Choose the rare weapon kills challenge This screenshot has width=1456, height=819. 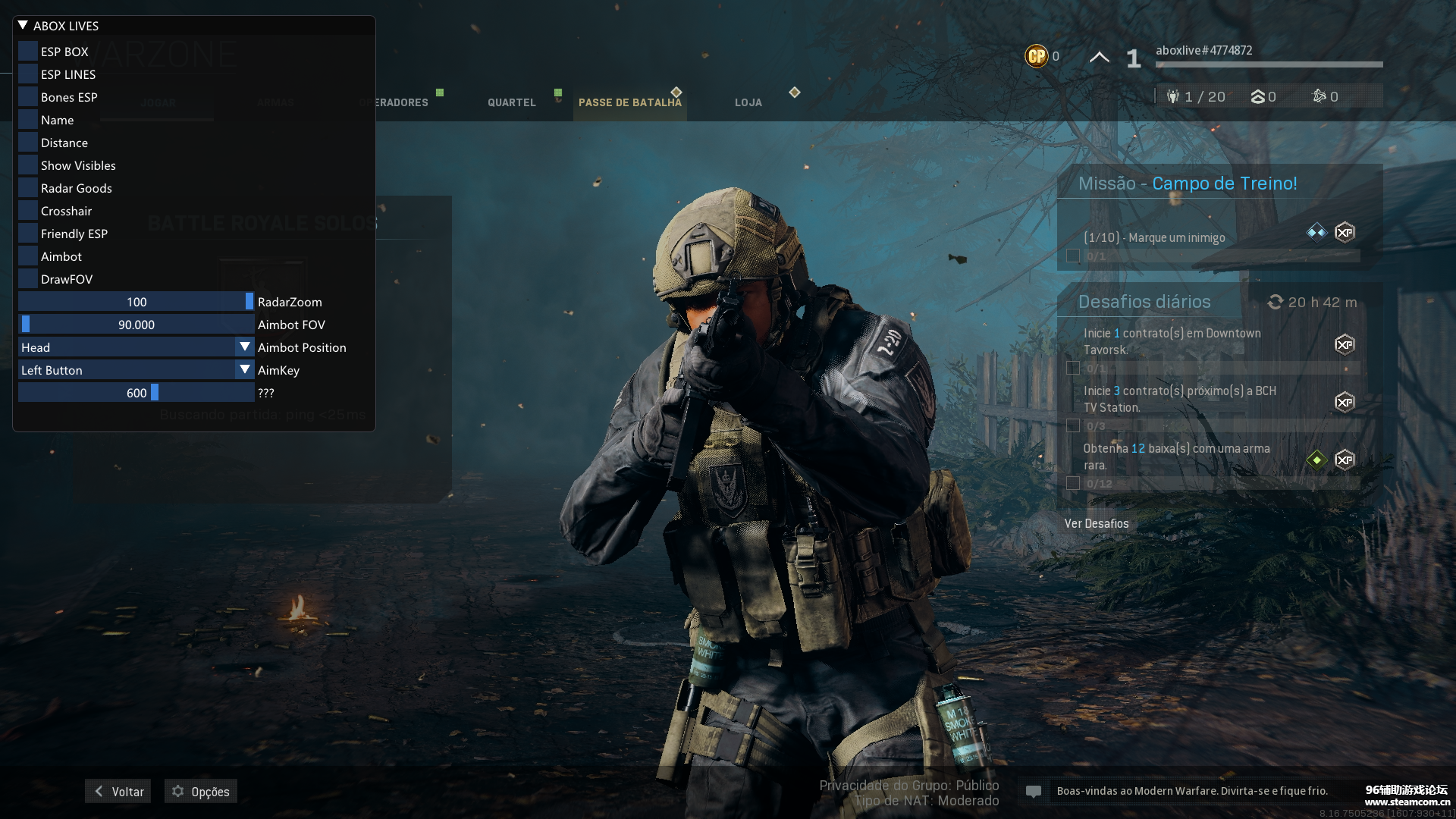pos(1176,457)
